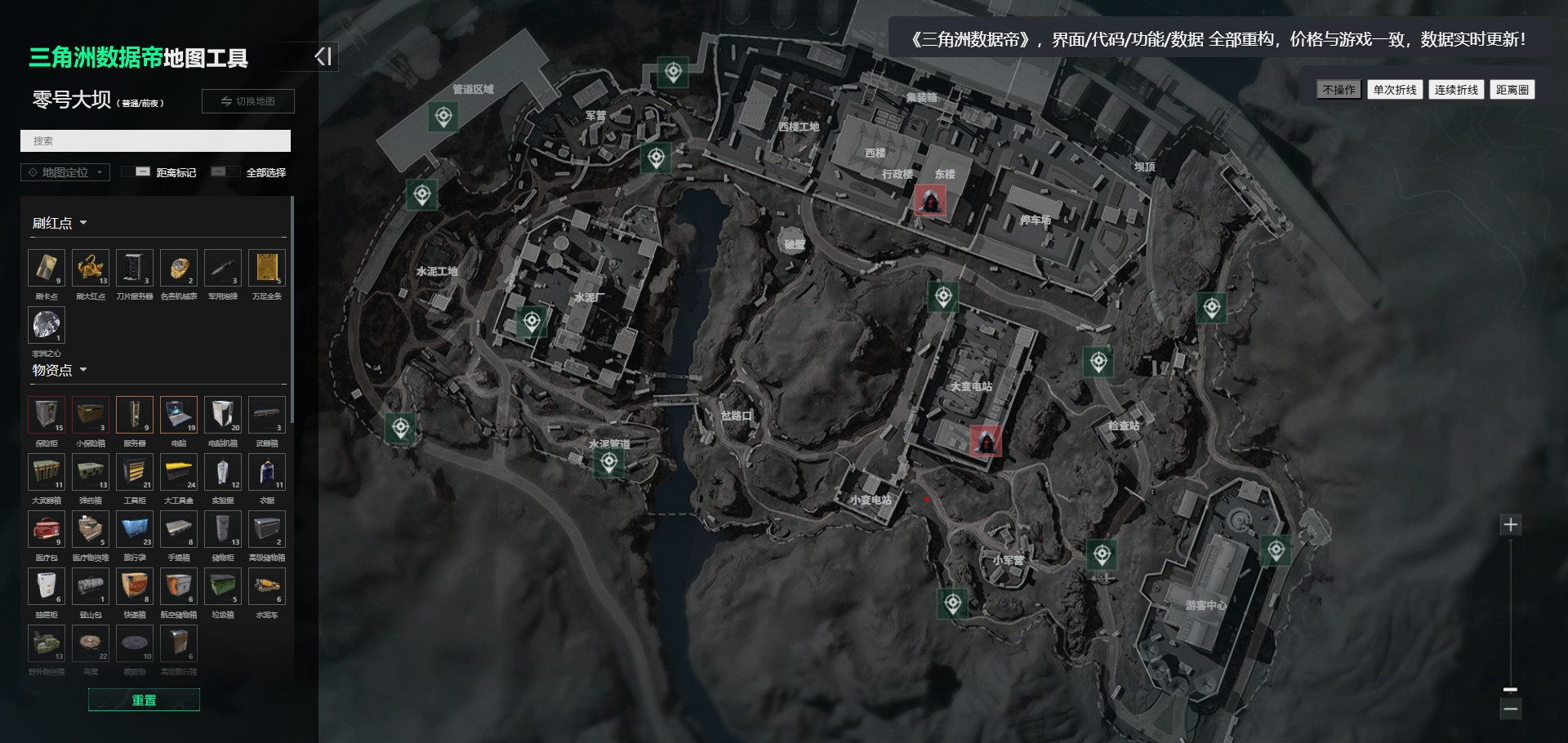Image resolution: width=1568 pixels, height=743 pixels.
Task: Click the red boss marker near 东楼
Action: (x=930, y=199)
